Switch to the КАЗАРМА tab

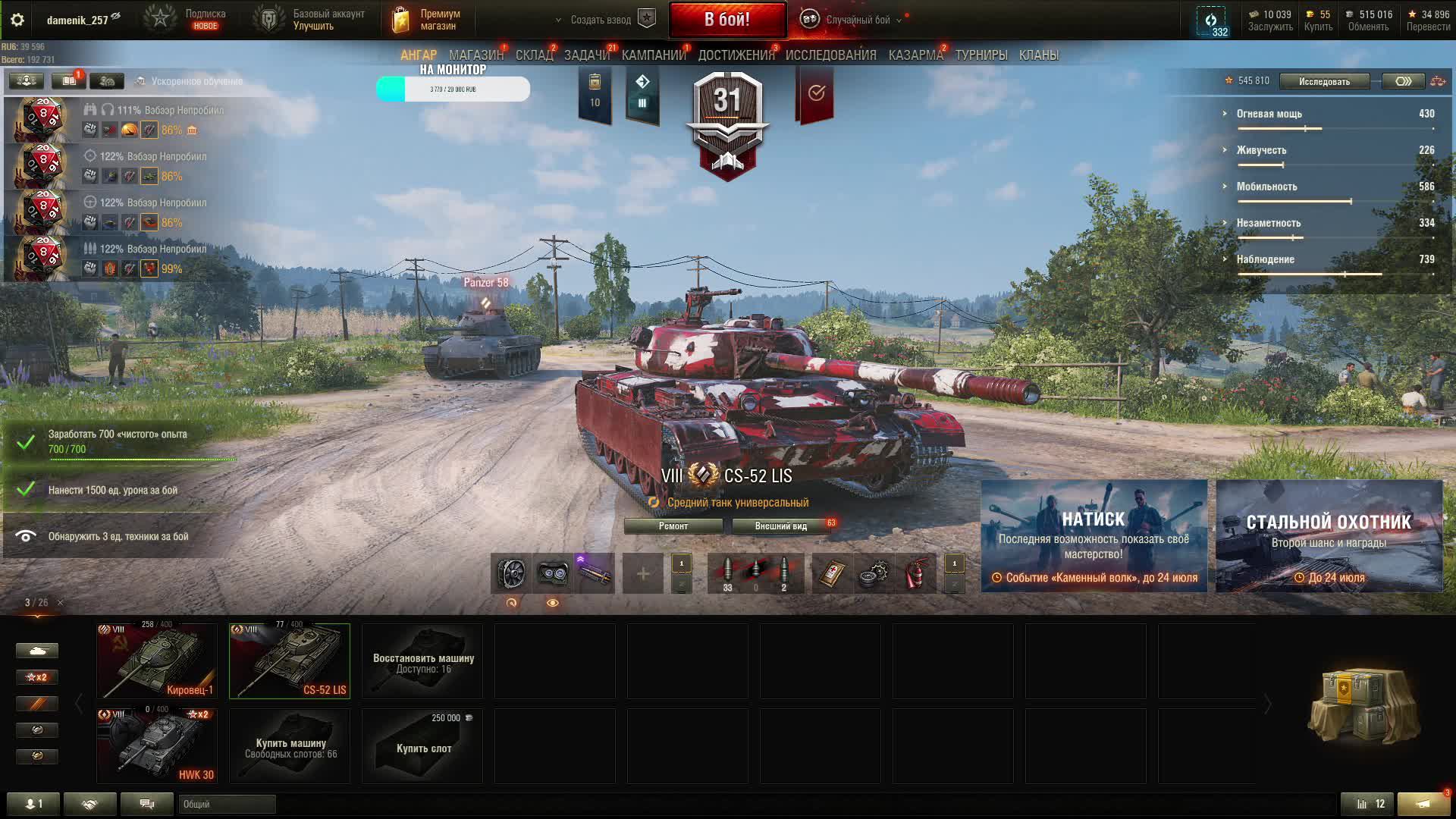tap(915, 55)
